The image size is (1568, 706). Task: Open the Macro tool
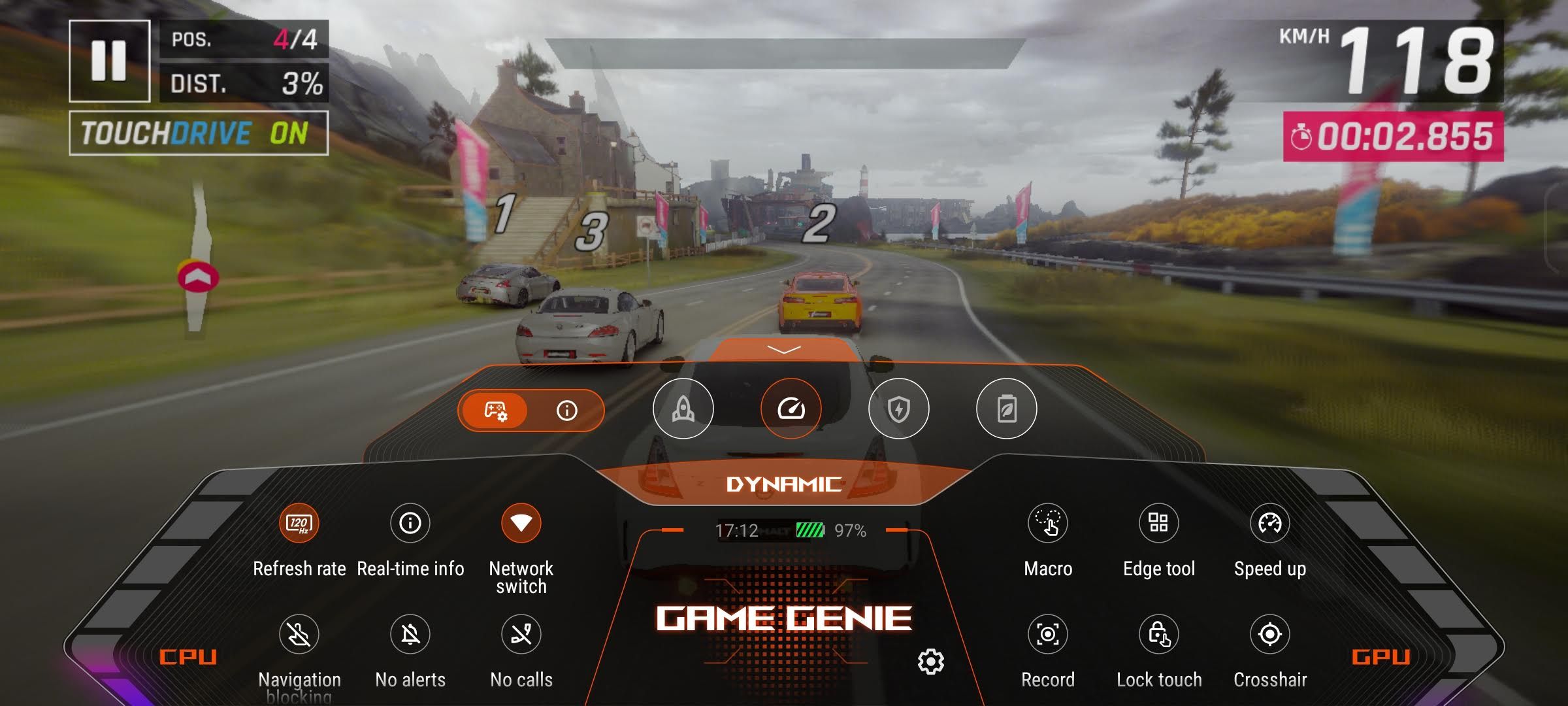coord(1048,524)
